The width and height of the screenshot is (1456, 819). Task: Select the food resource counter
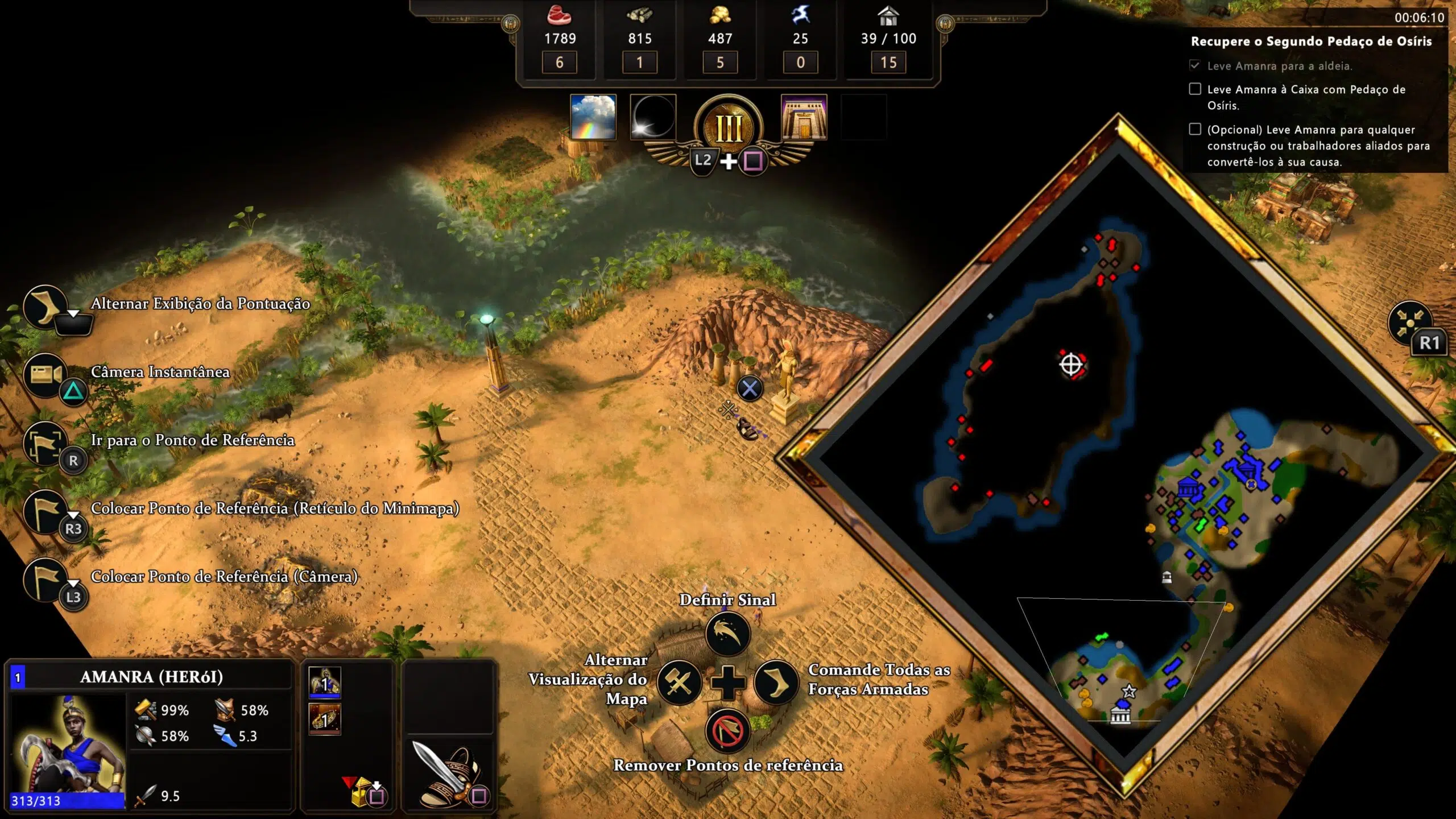coord(560,39)
